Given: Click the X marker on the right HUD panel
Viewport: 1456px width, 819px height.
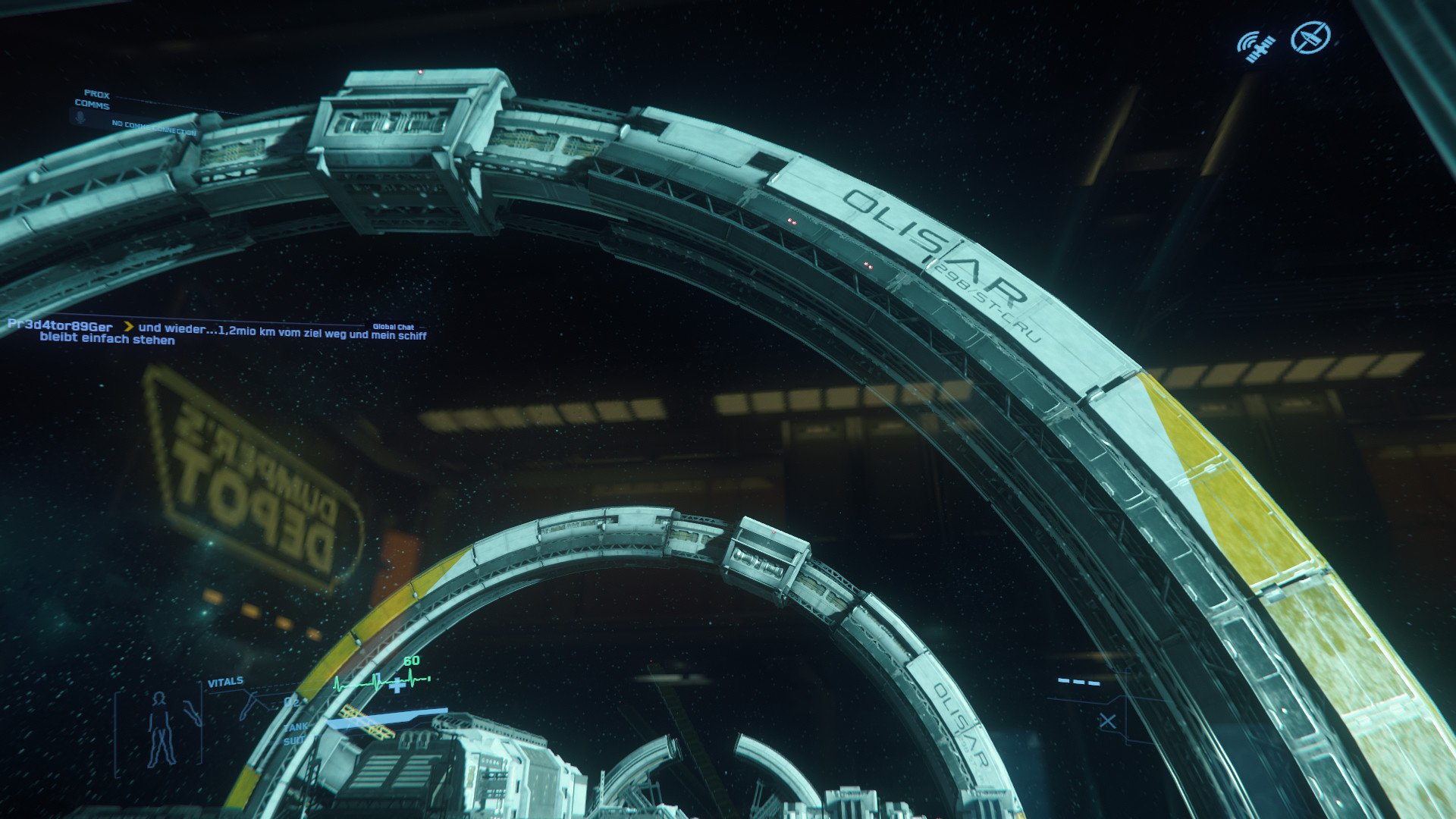Looking at the screenshot, I should click(x=1107, y=721).
